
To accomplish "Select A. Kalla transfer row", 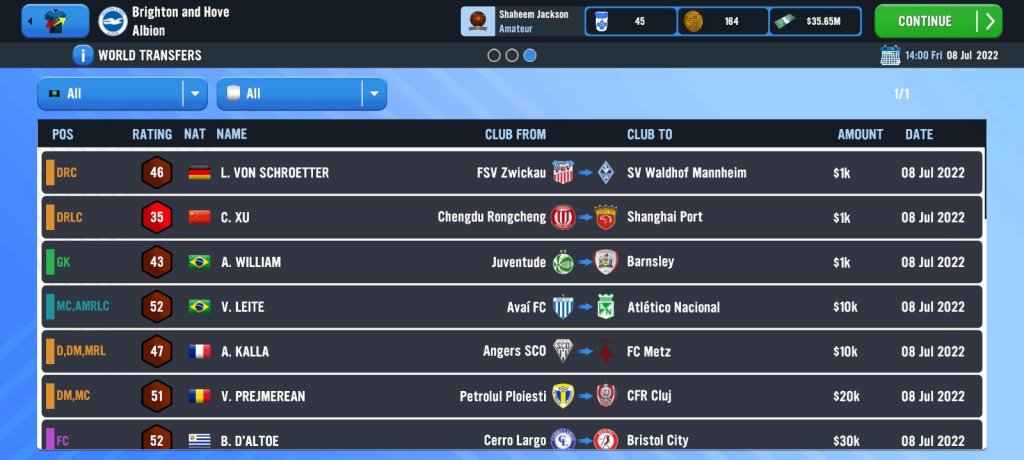I will pyautogui.click(x=512, y=351).
